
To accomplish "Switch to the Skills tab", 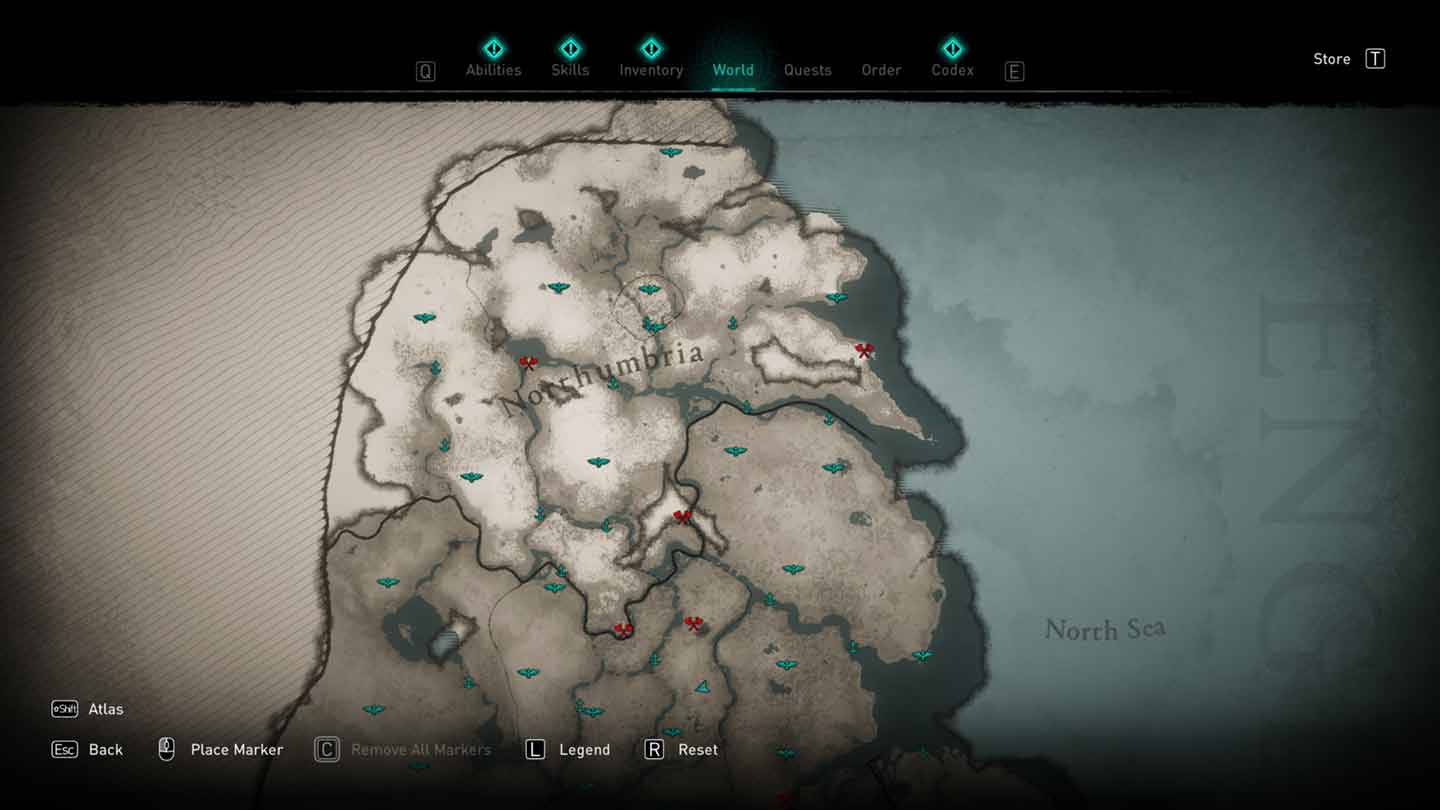I will click(570, 70).
